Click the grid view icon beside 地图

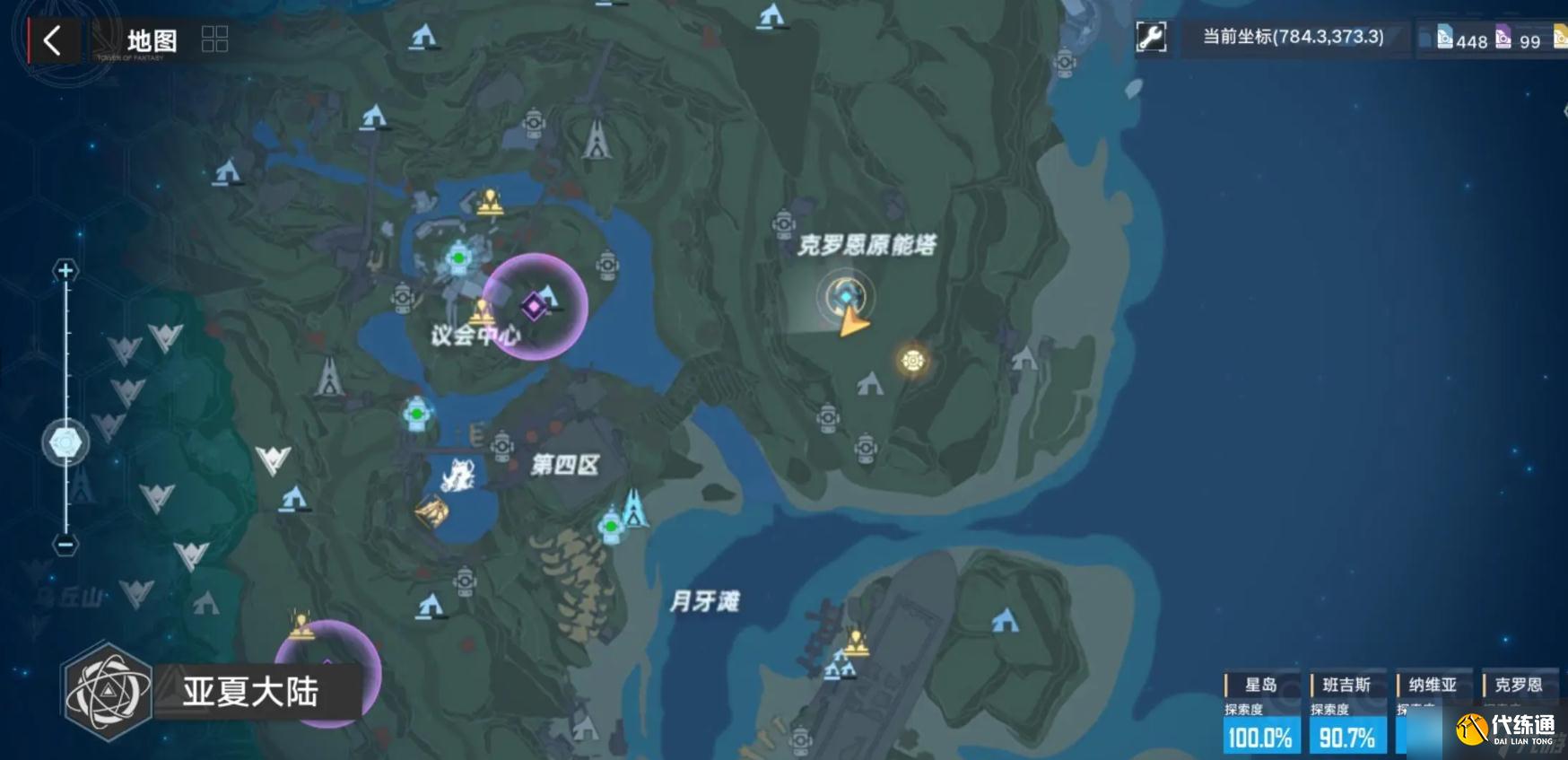(214, 39)
